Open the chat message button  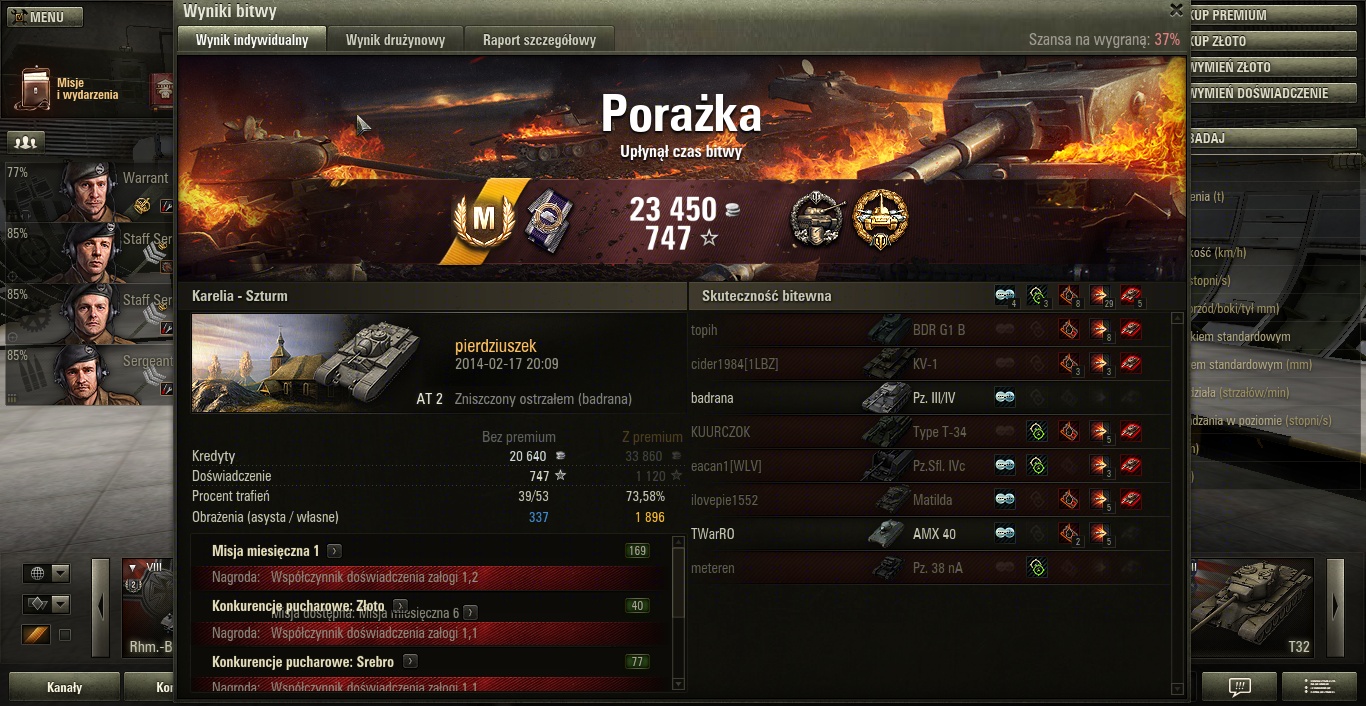point(1239,687)
